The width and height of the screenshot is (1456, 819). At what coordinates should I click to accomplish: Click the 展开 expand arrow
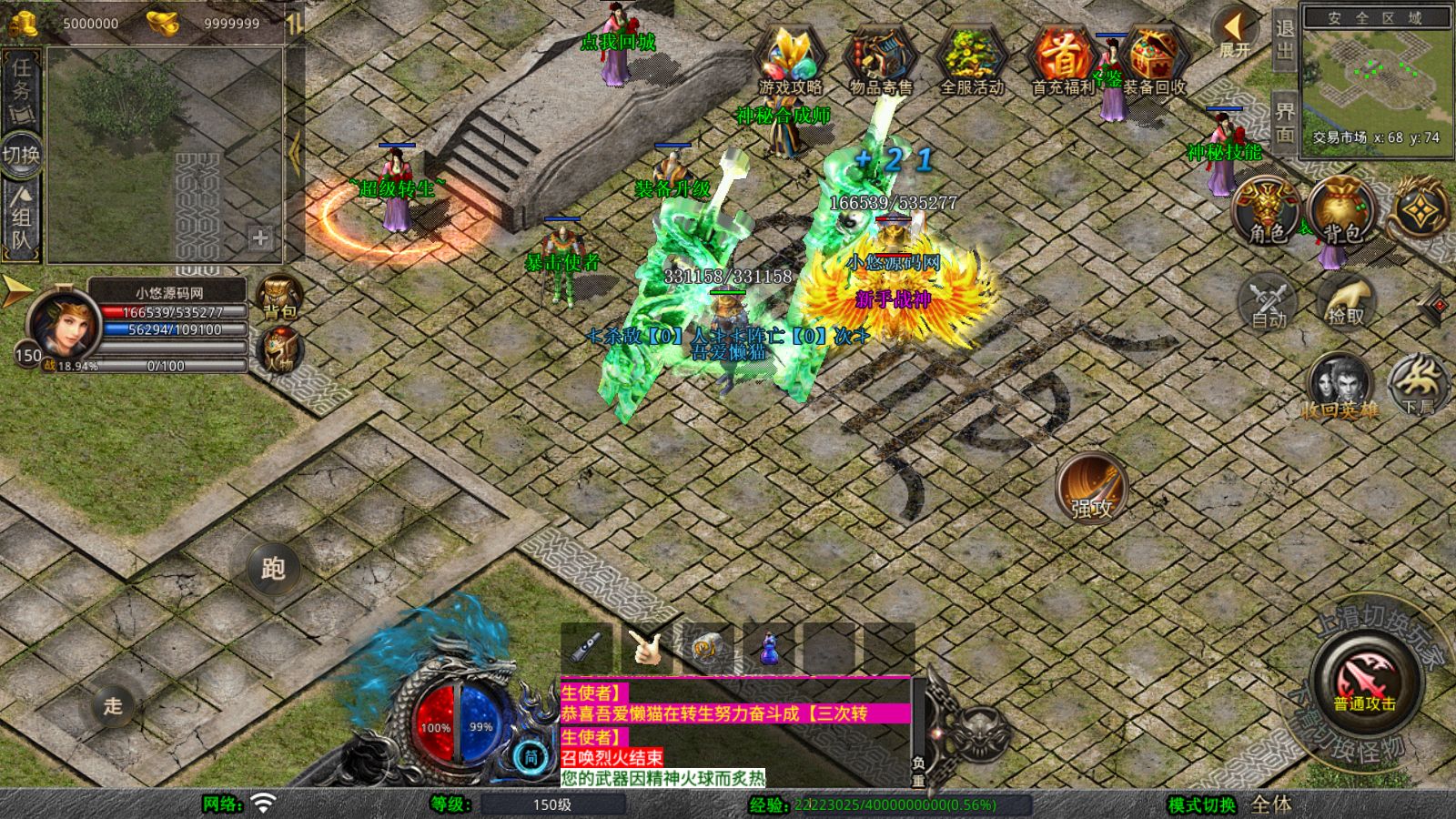click(x=1235, y=34)
